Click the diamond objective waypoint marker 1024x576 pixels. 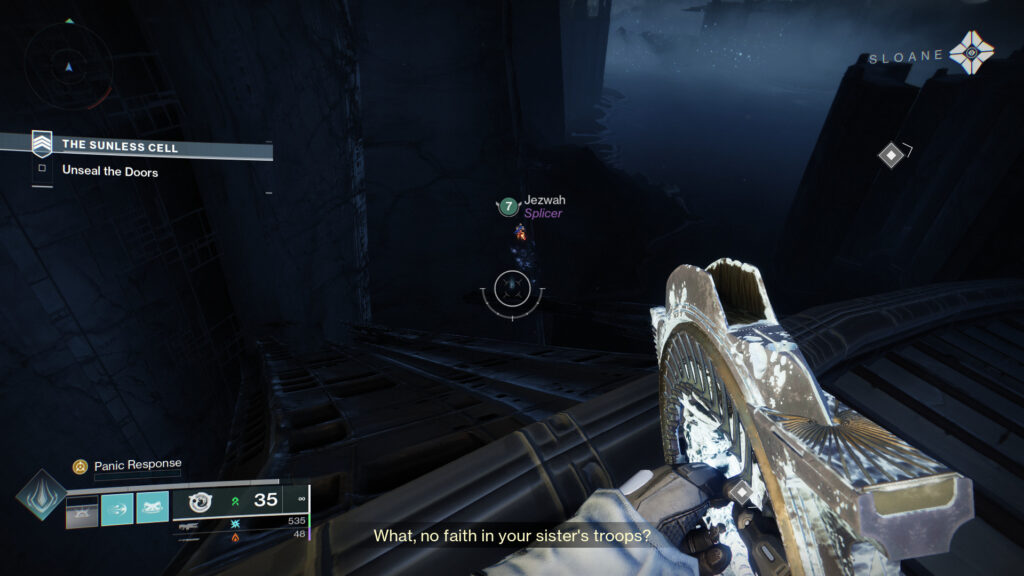890,155
